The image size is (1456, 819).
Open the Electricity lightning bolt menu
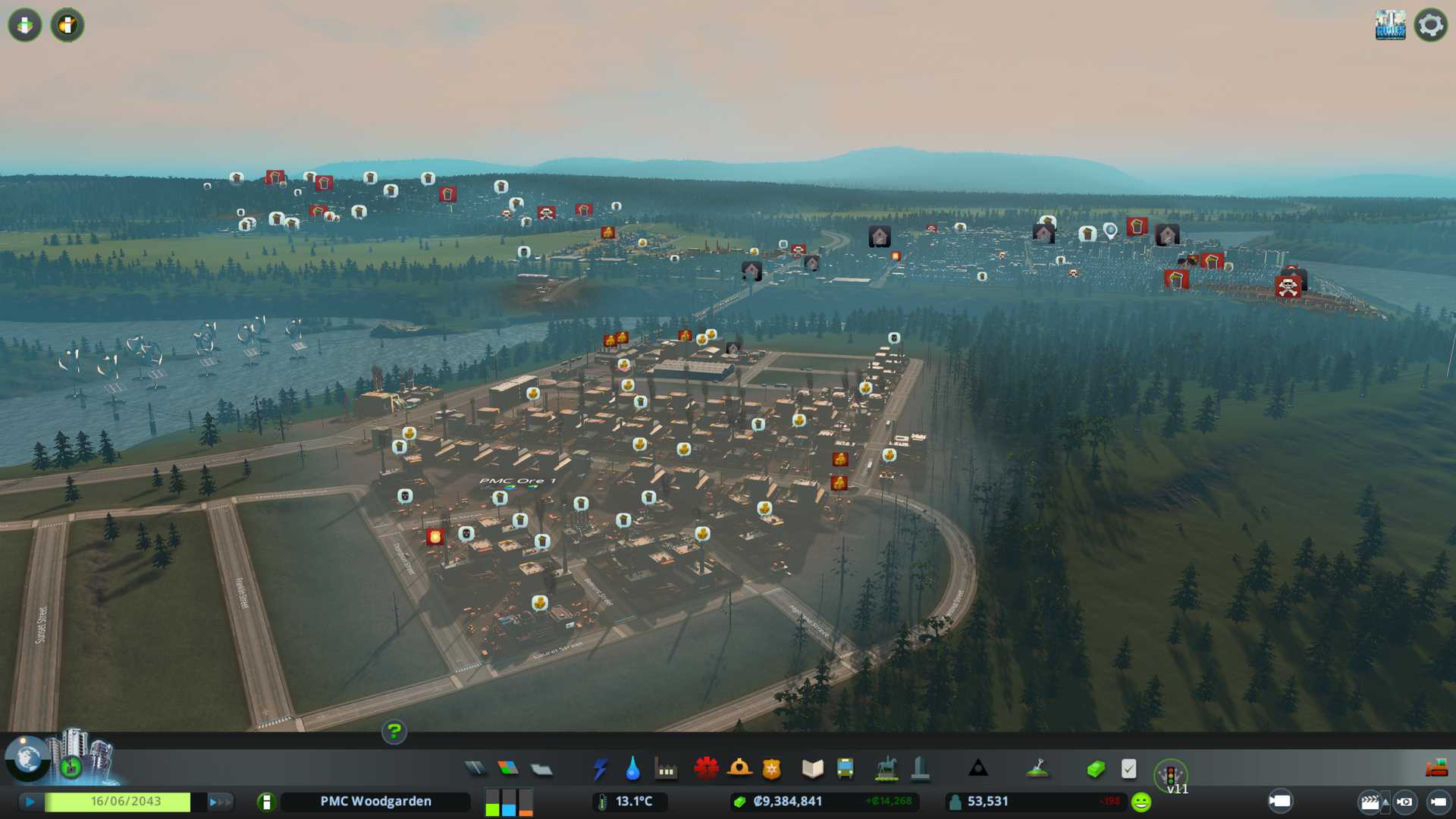601,769
